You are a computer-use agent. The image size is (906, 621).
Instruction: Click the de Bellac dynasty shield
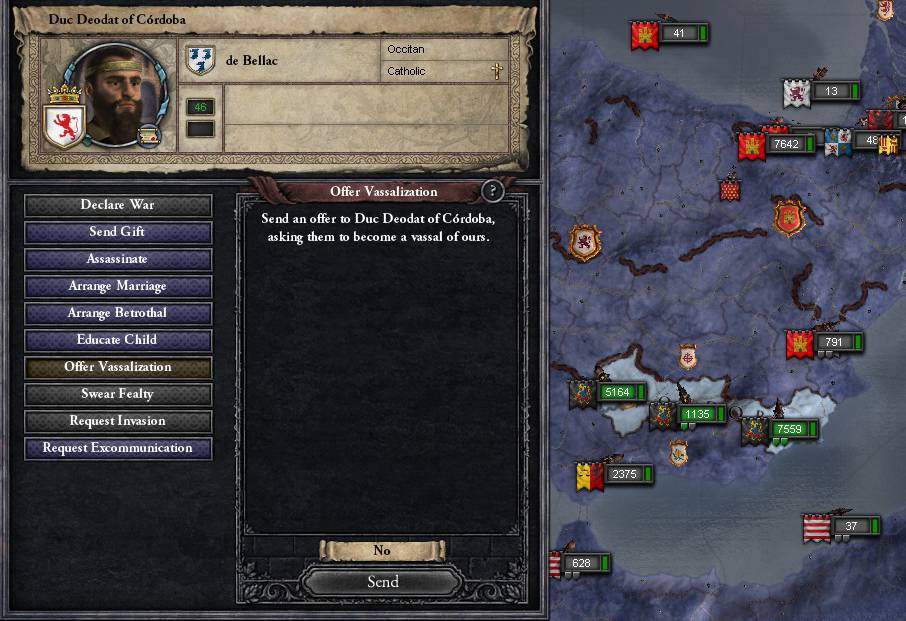201,61
